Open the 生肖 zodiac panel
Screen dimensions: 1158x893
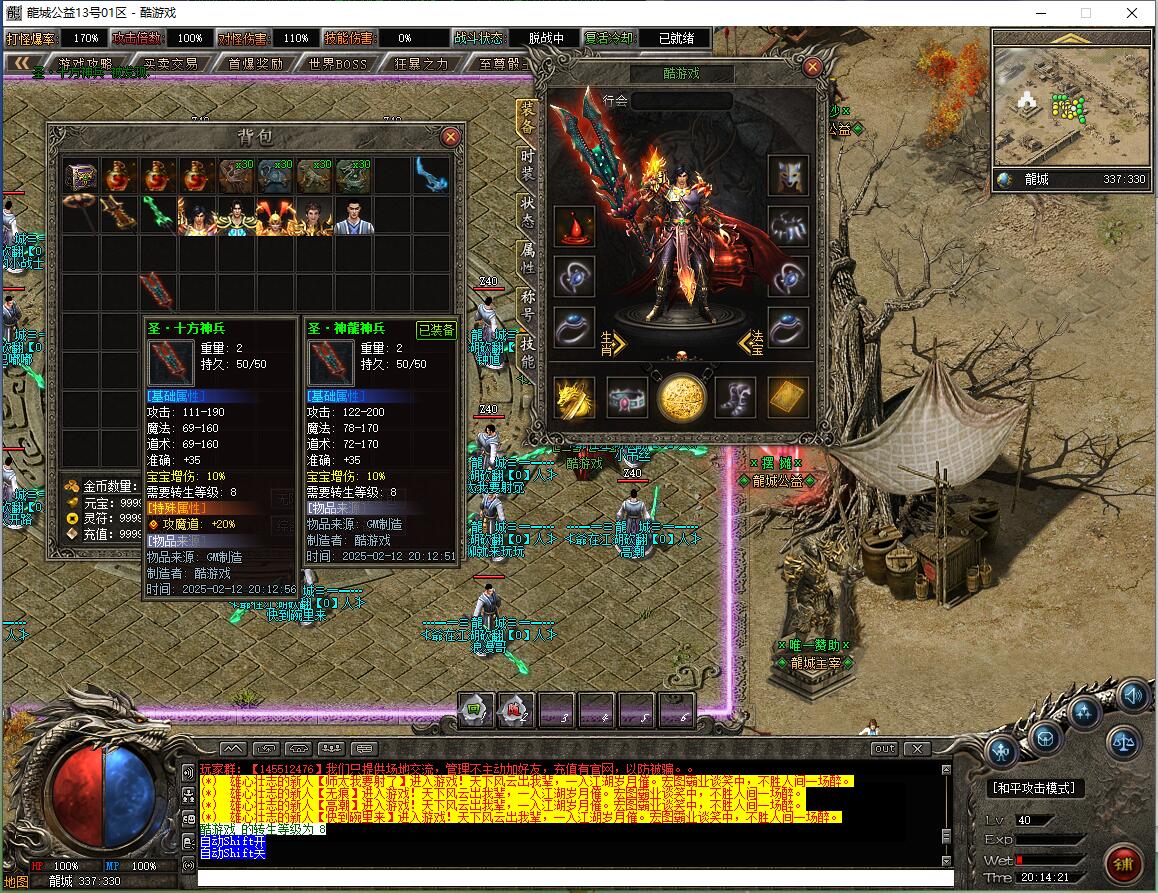click(x=611, y=342)
